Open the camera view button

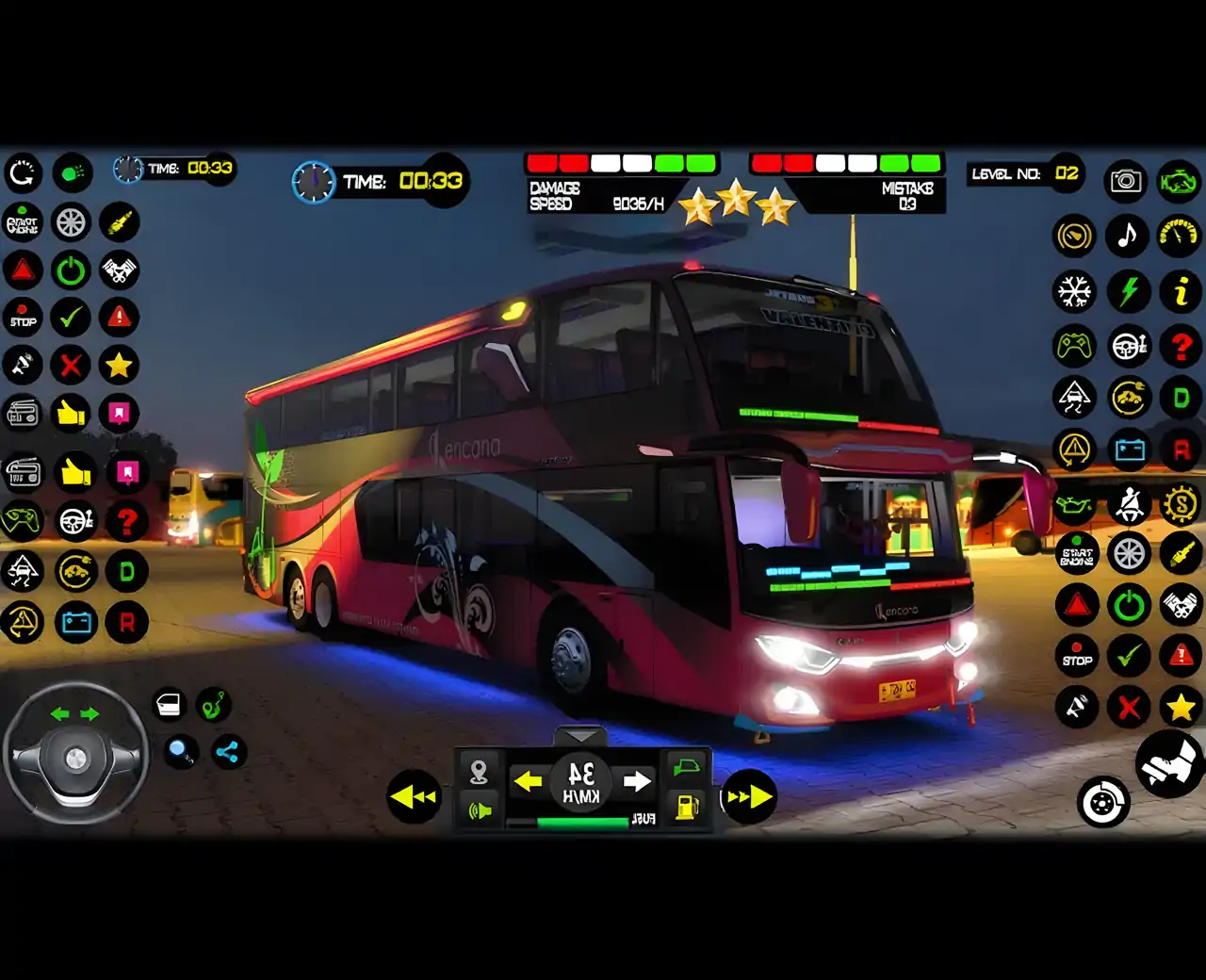(x=1126, y=180)
